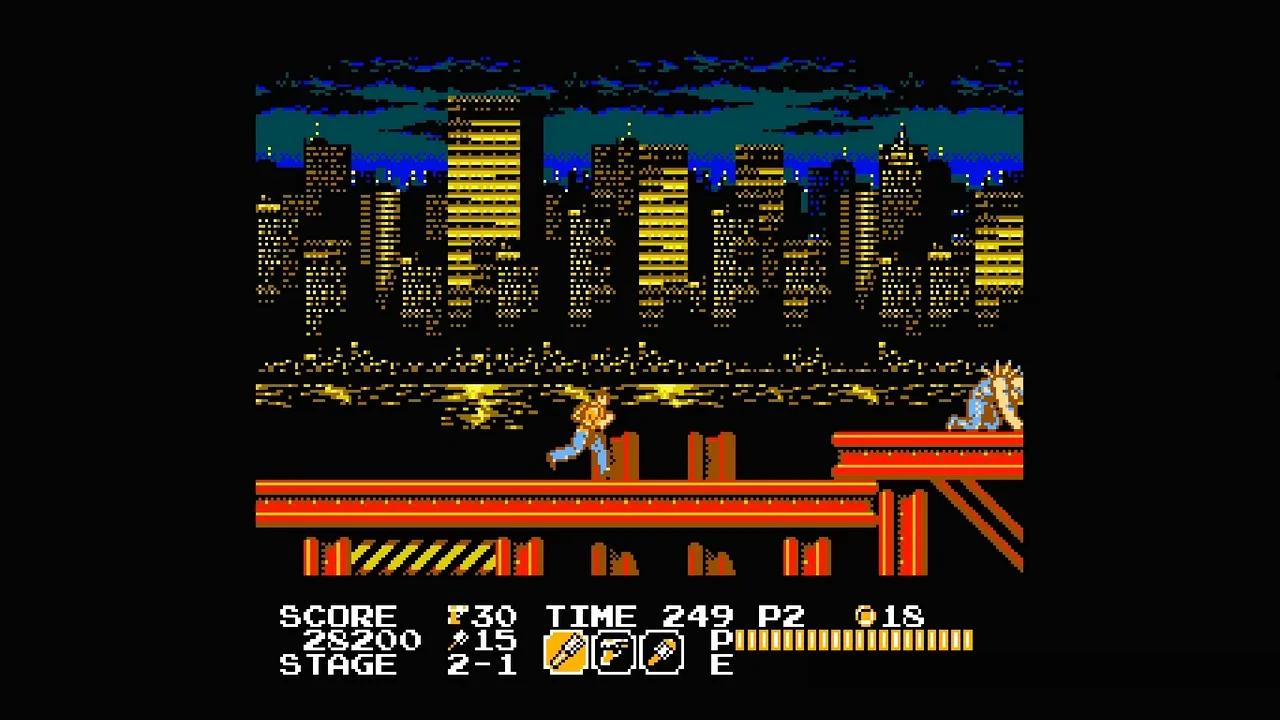Image resolution: width=1280 pixels, height=720 pixels.
Task: Click the player health bar
Action: pos(855,641)
